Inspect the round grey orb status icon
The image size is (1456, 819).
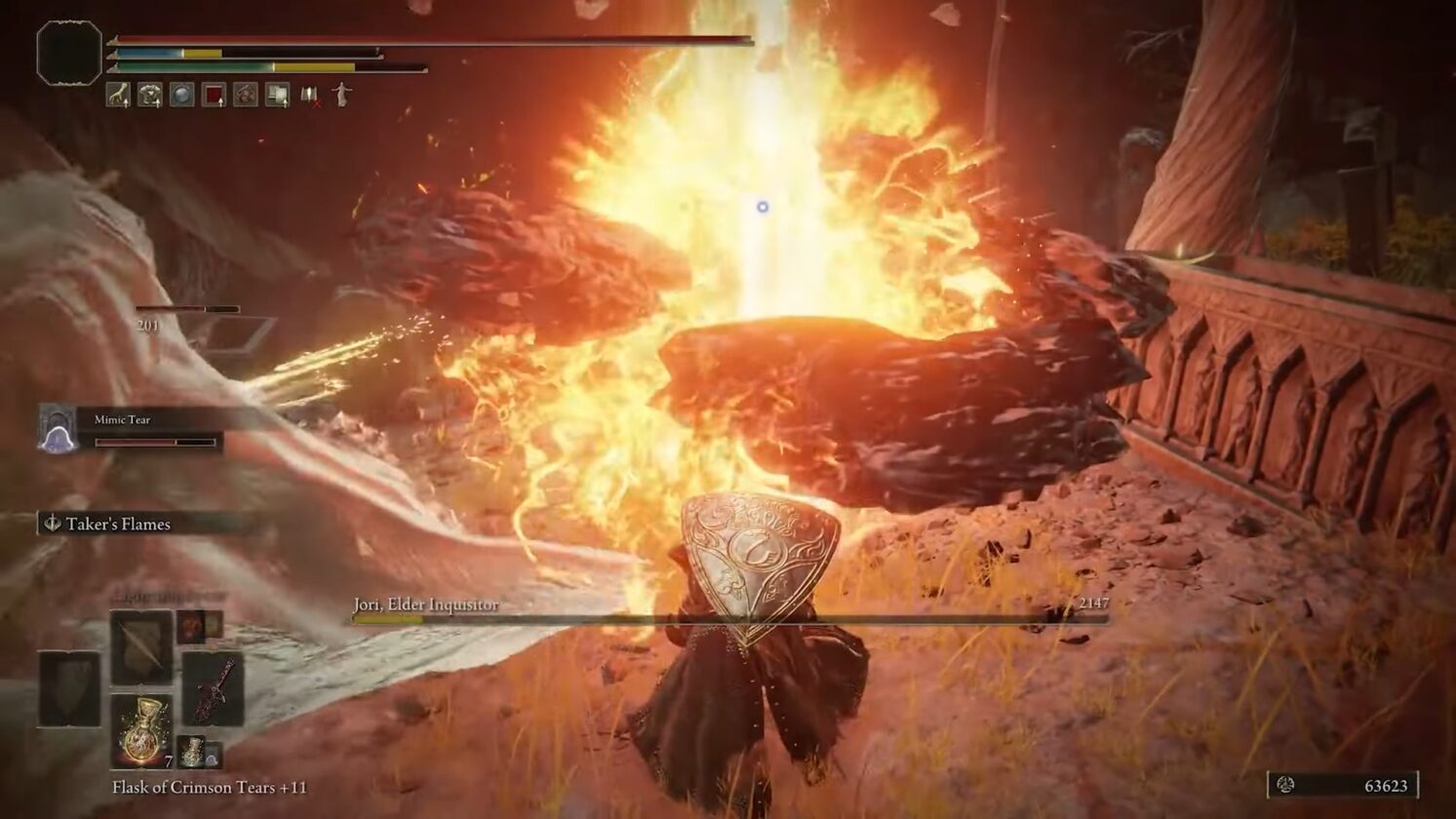pyautogui.click(x=181, y=95)
